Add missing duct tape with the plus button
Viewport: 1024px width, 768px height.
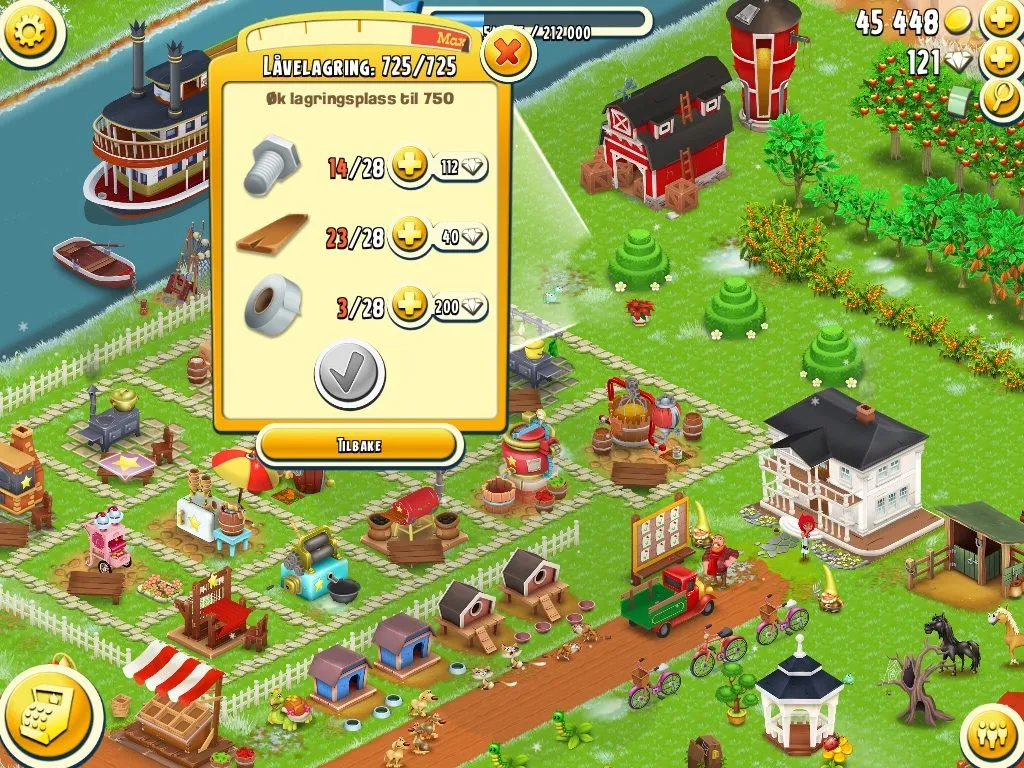(408, 306)
